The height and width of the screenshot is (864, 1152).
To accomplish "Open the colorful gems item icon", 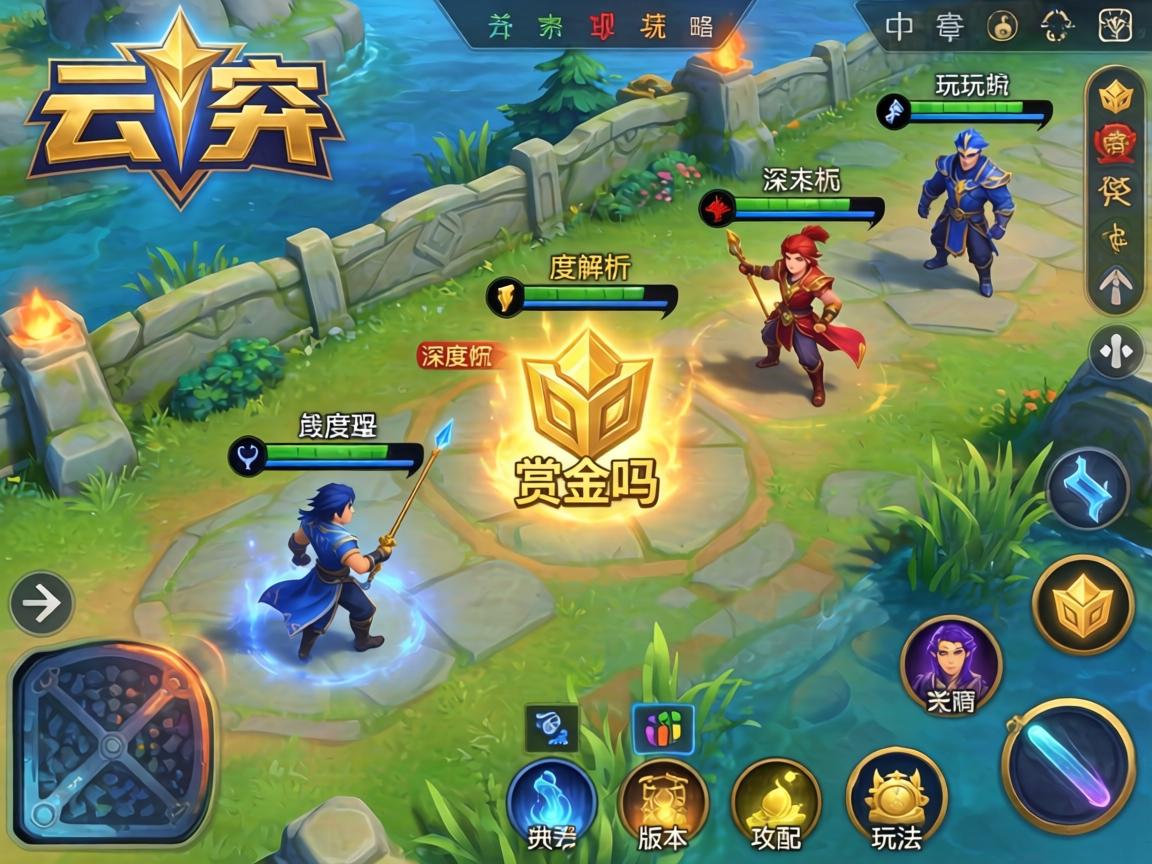I will (663, 728).
